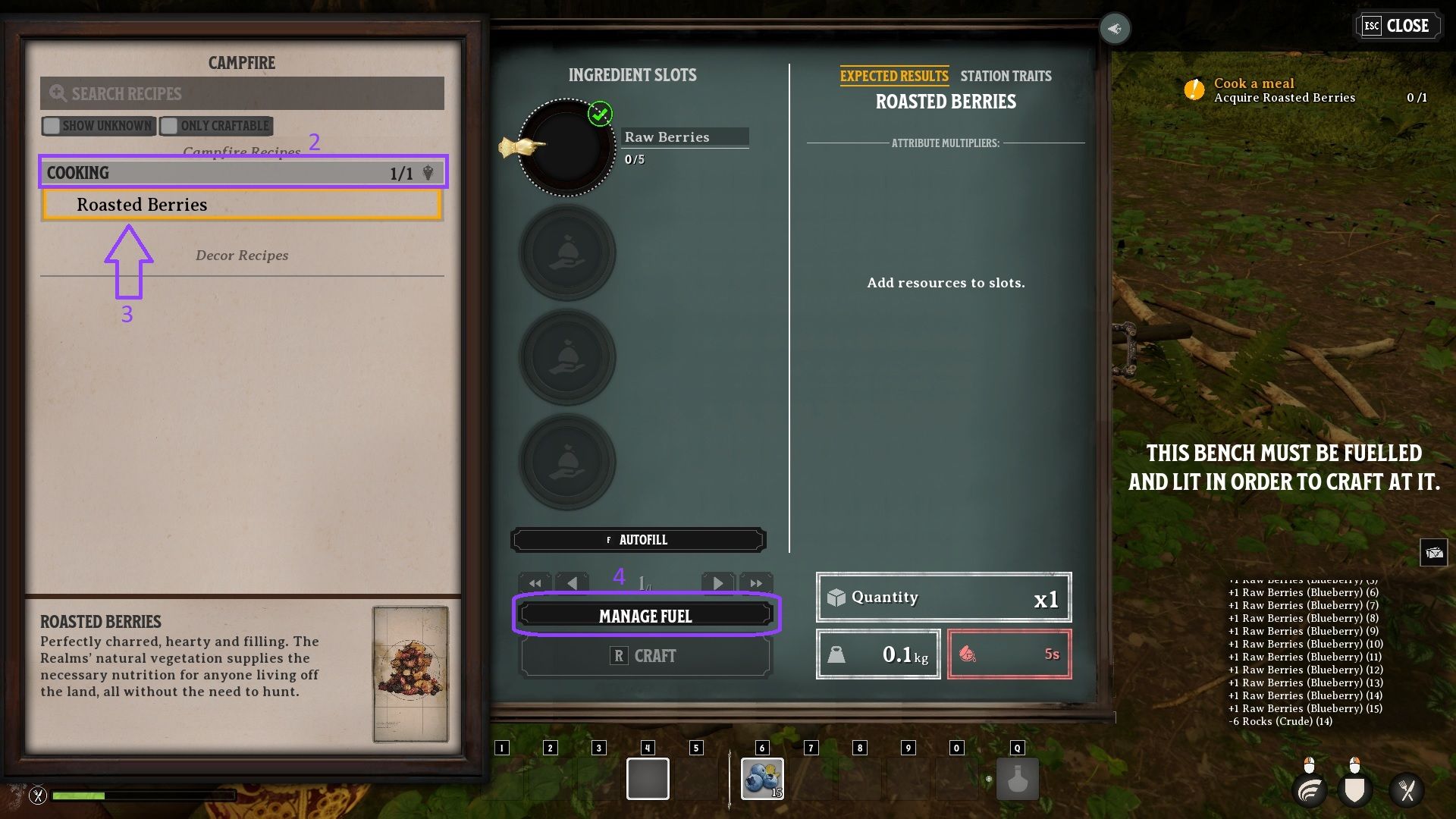The width and height of the screenshot is (1456, 819).
Task: Open the envelope icon beside the log
Action: click(1433, 553)
